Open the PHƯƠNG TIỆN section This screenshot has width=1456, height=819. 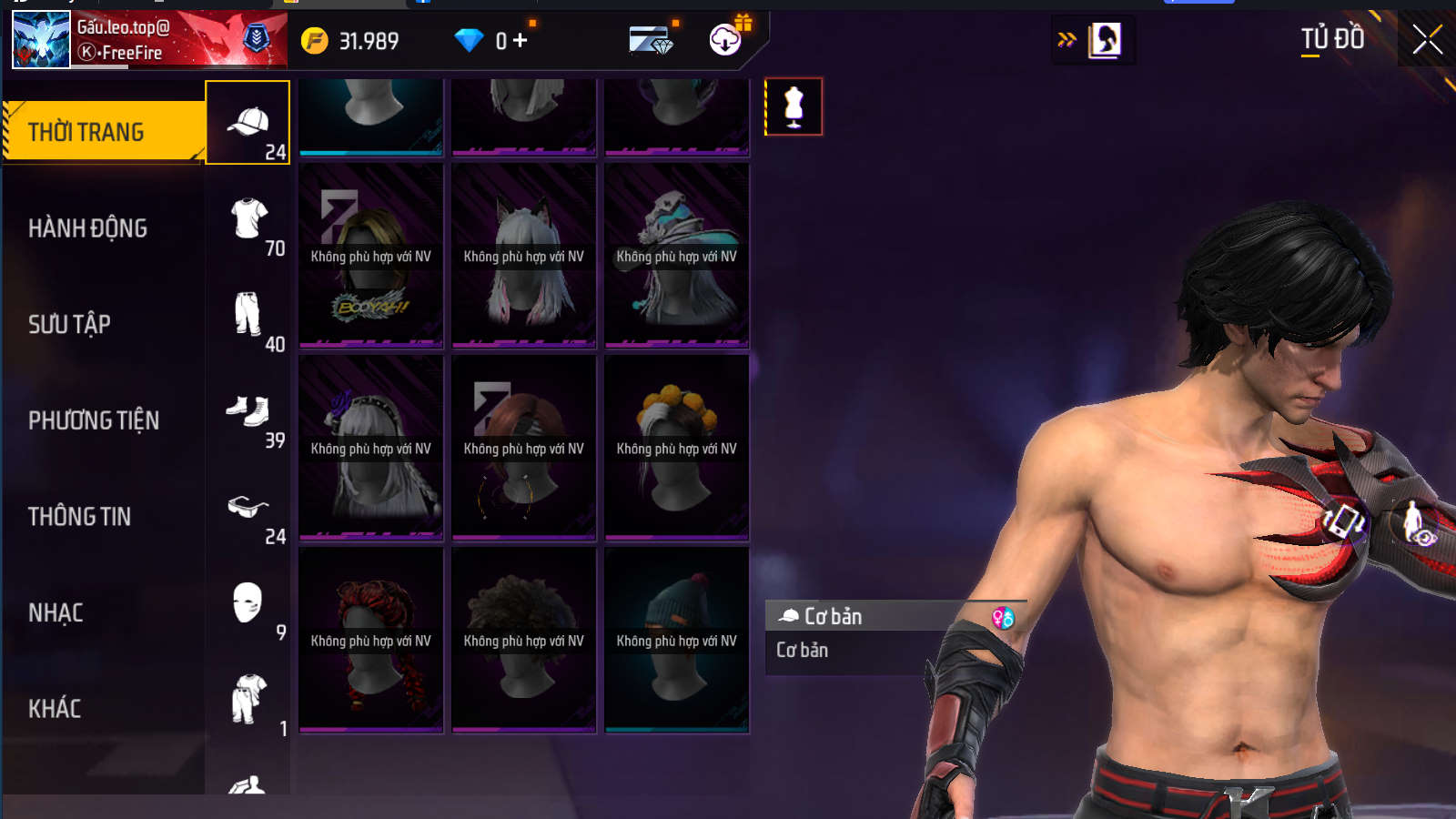pyautogui.click(x=94, y=420)
